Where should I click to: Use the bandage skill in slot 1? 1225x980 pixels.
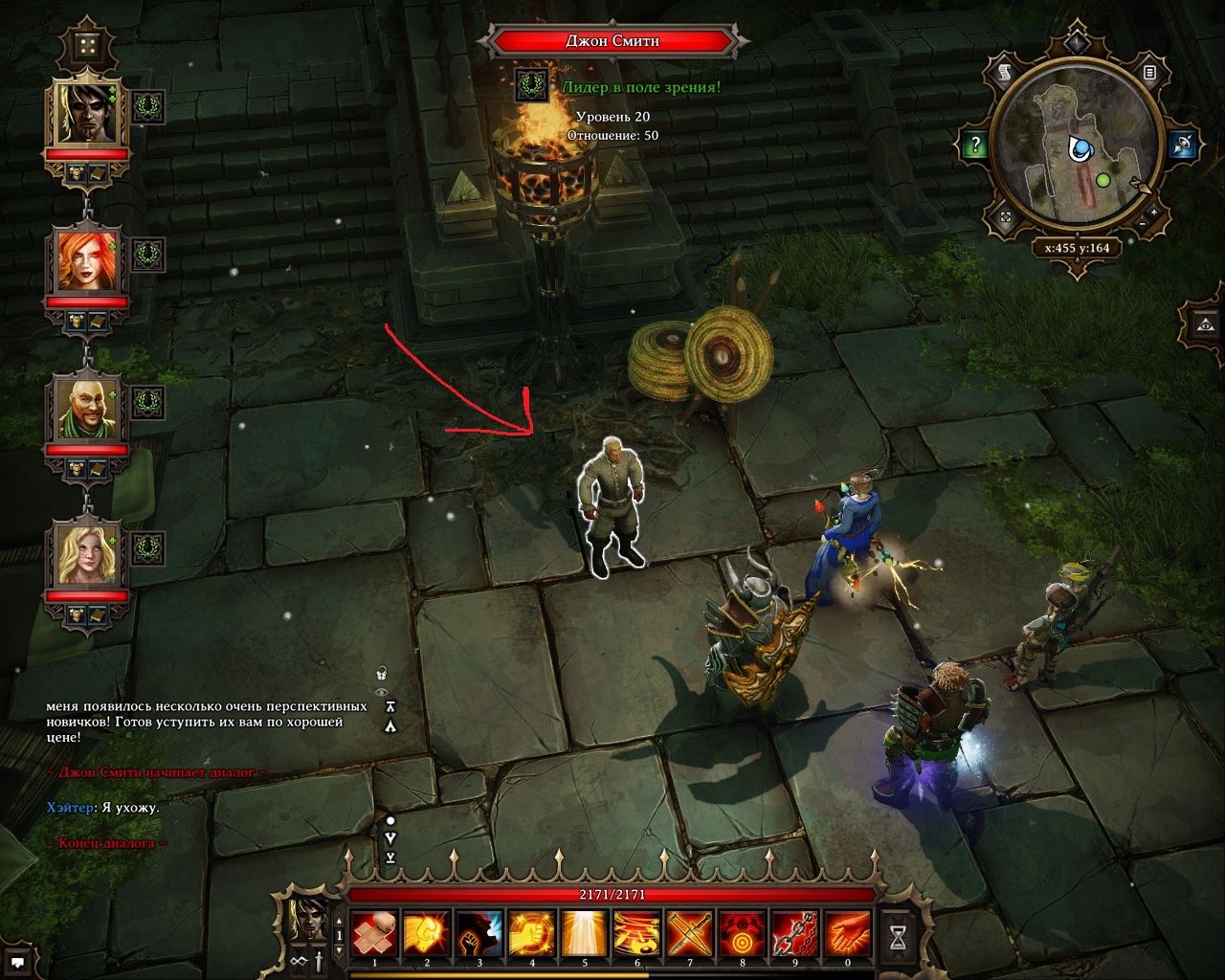(x=374, y=931)
